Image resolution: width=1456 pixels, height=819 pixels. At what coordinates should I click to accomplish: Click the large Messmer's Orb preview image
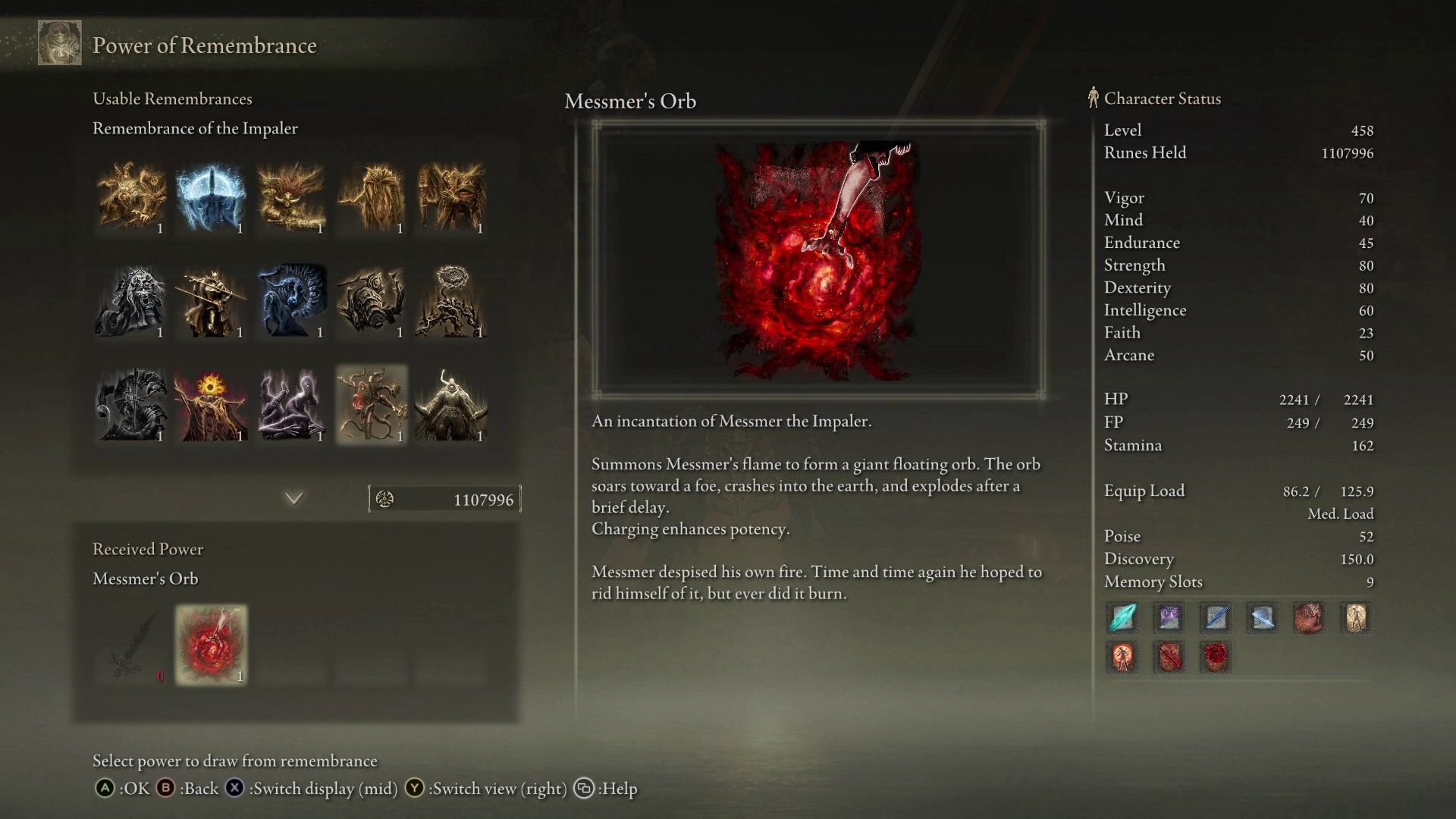coord(818,259)
